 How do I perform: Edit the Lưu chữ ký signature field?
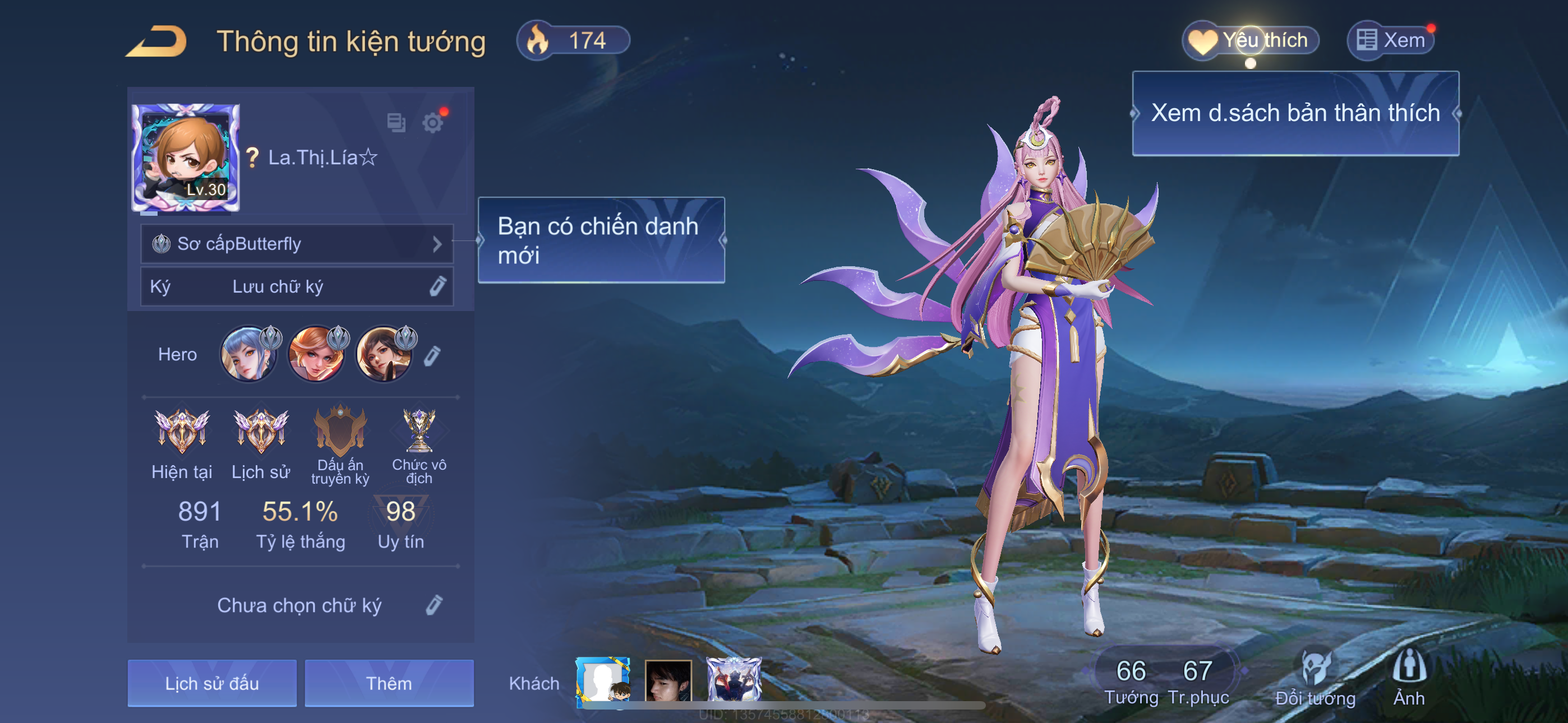[437, 286]
